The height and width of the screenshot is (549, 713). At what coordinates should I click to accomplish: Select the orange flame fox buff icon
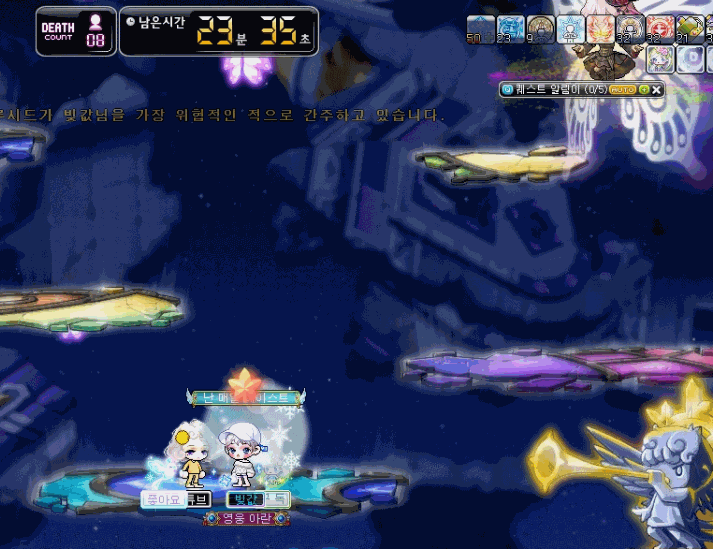click(600, 28)
